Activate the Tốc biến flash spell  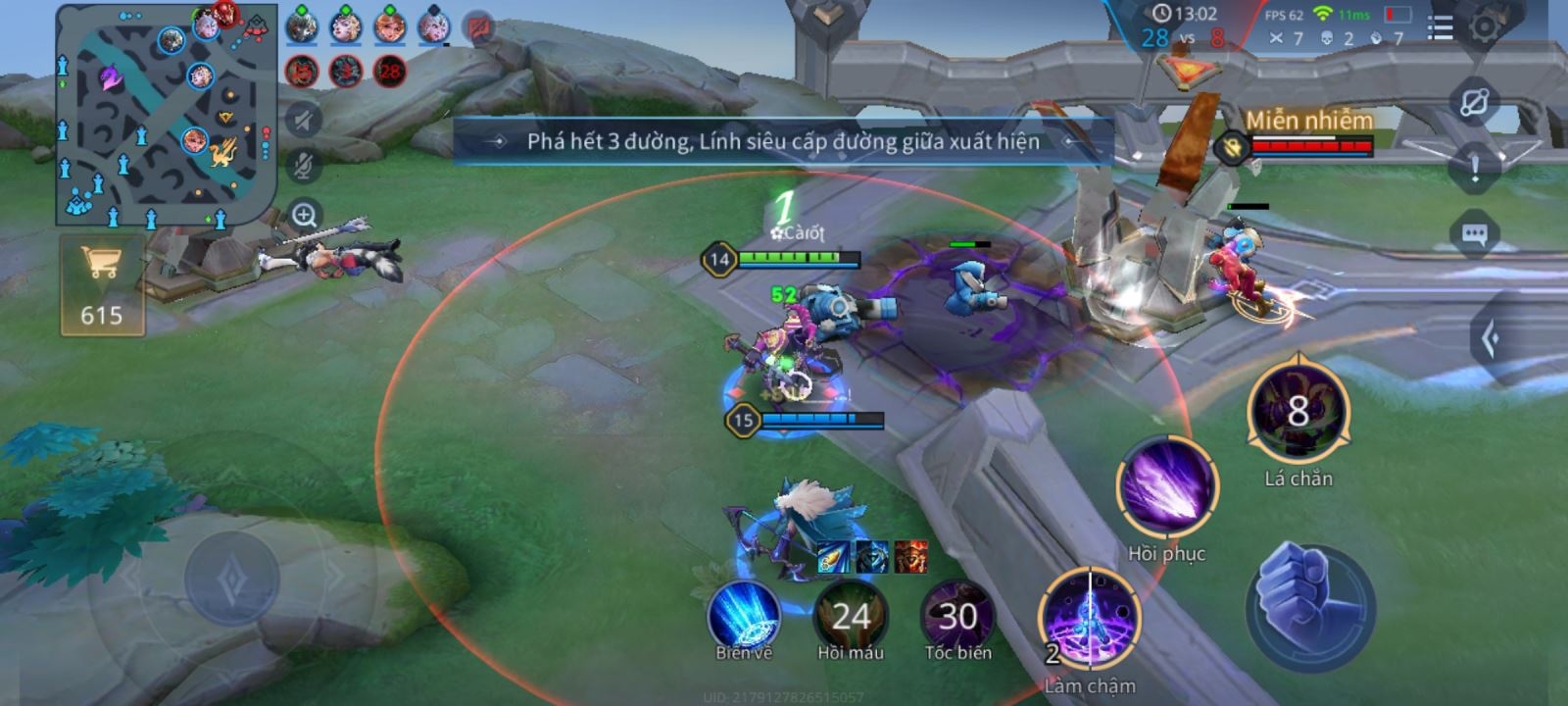click(957, 615)
